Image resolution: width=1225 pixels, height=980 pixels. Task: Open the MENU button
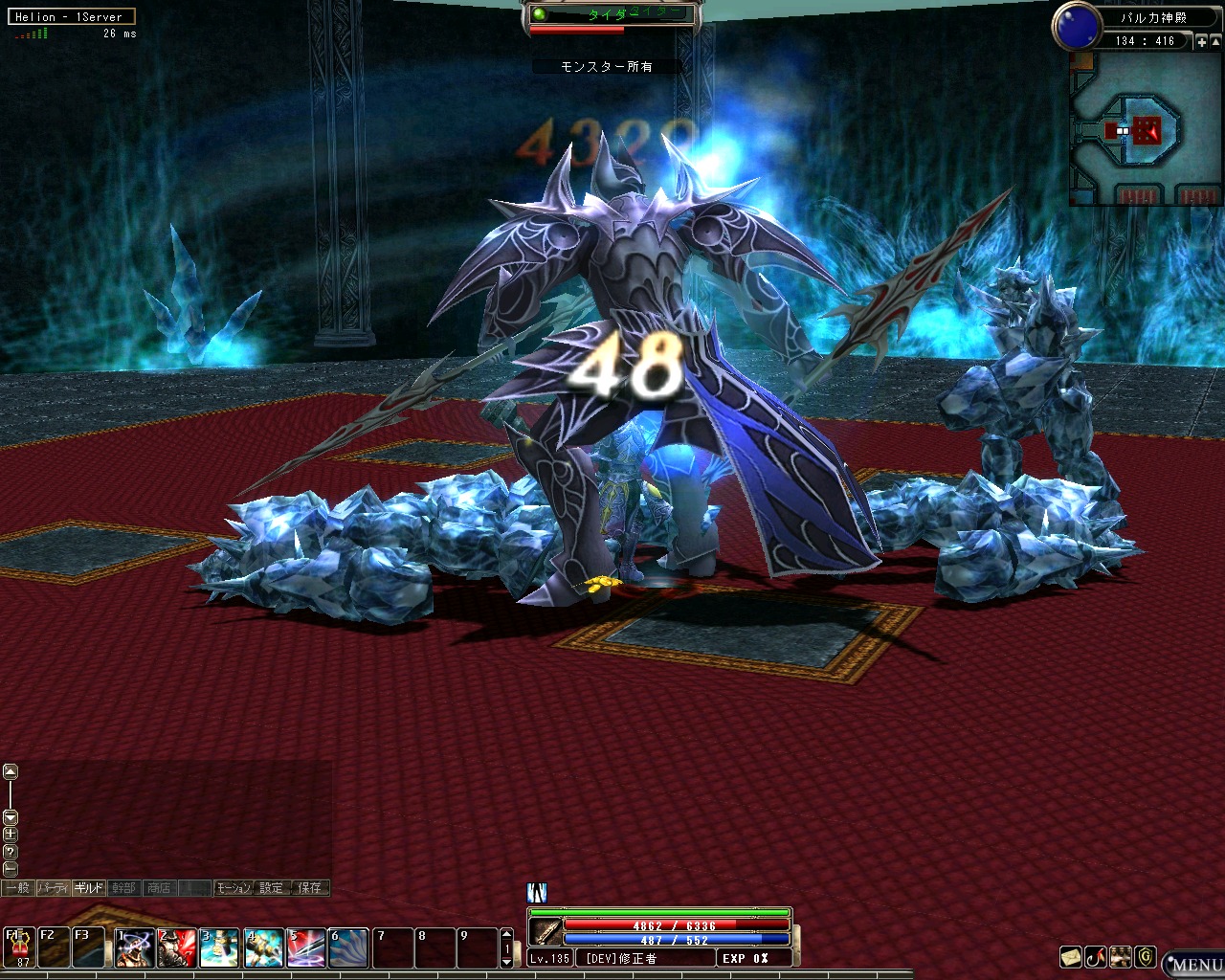coord(1195,964)
